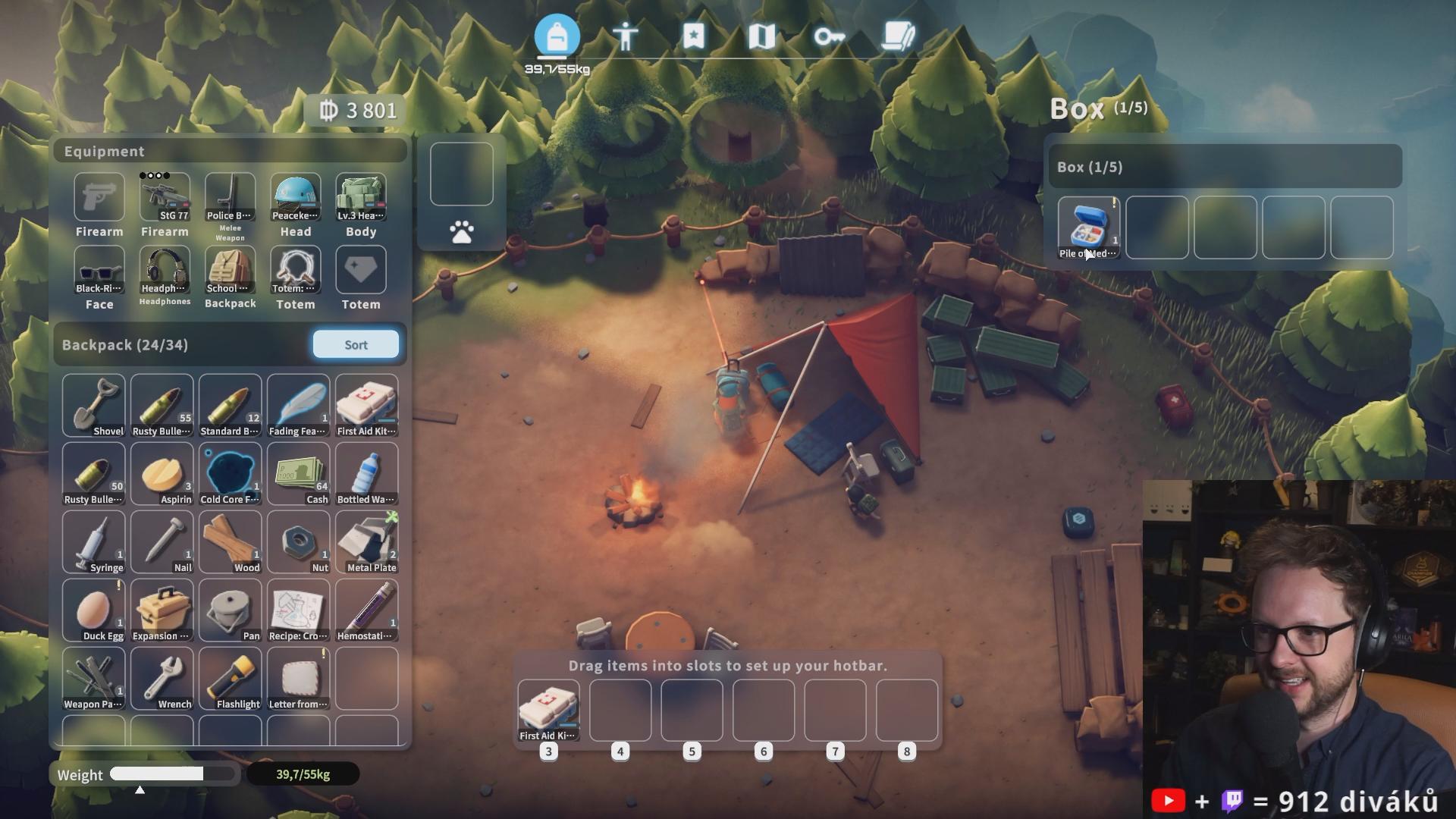Sort the backpack items
This screenshot has width=1456, height=819.
click(356, 344)
